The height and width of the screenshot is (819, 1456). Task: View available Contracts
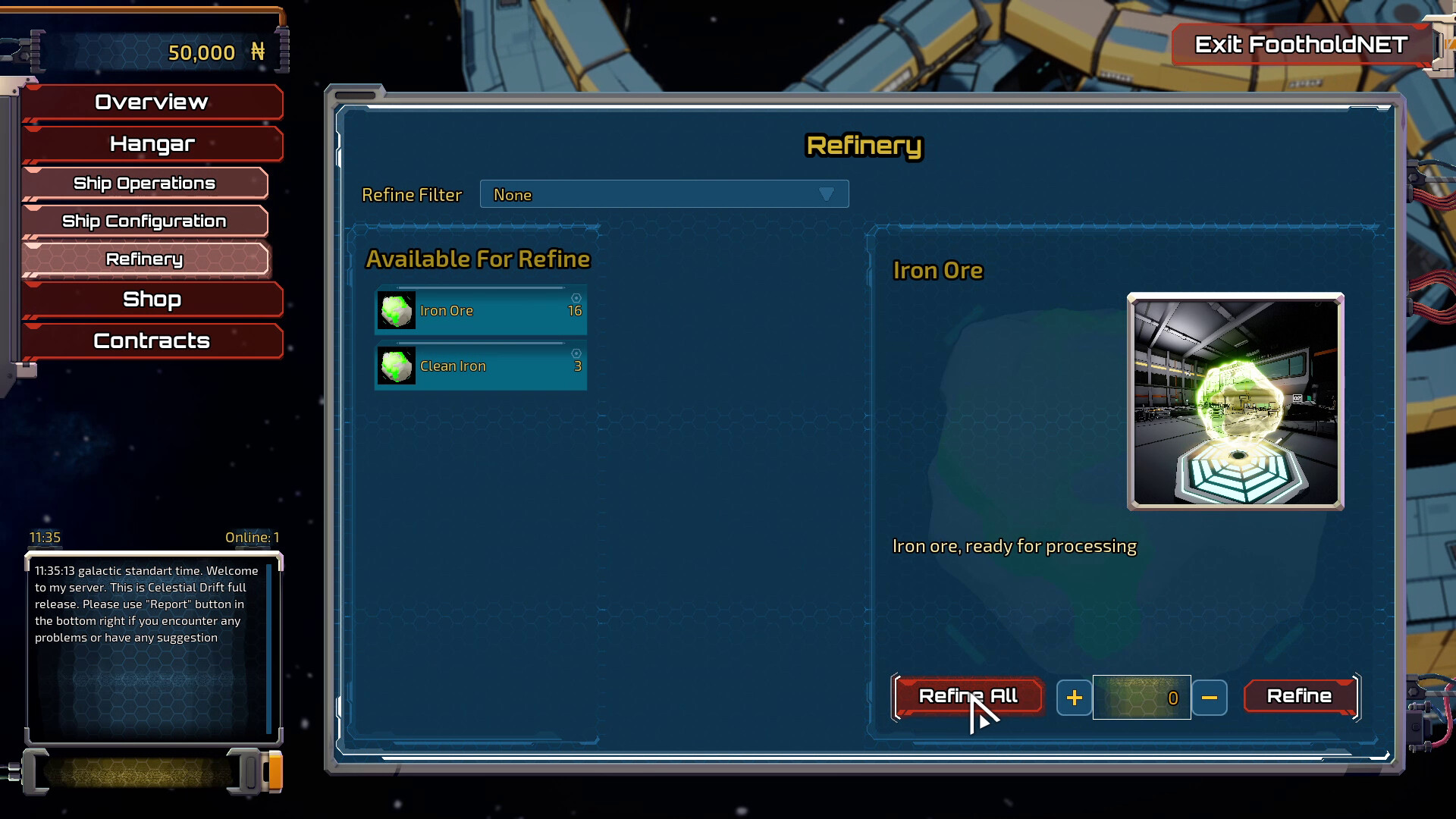click(152, 341)
